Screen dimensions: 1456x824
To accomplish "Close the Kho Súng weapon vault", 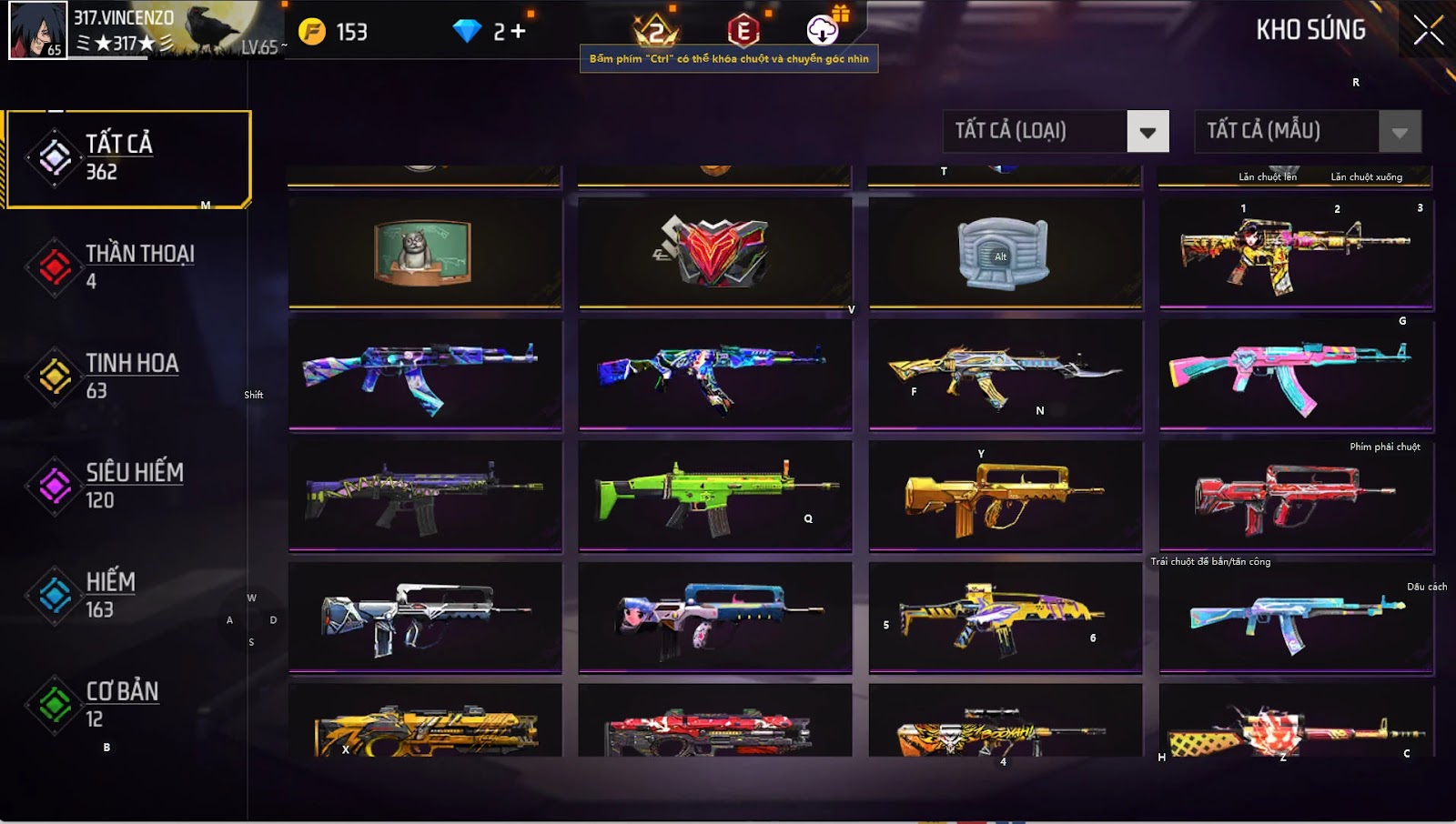I will click(x=1428, y=30).
